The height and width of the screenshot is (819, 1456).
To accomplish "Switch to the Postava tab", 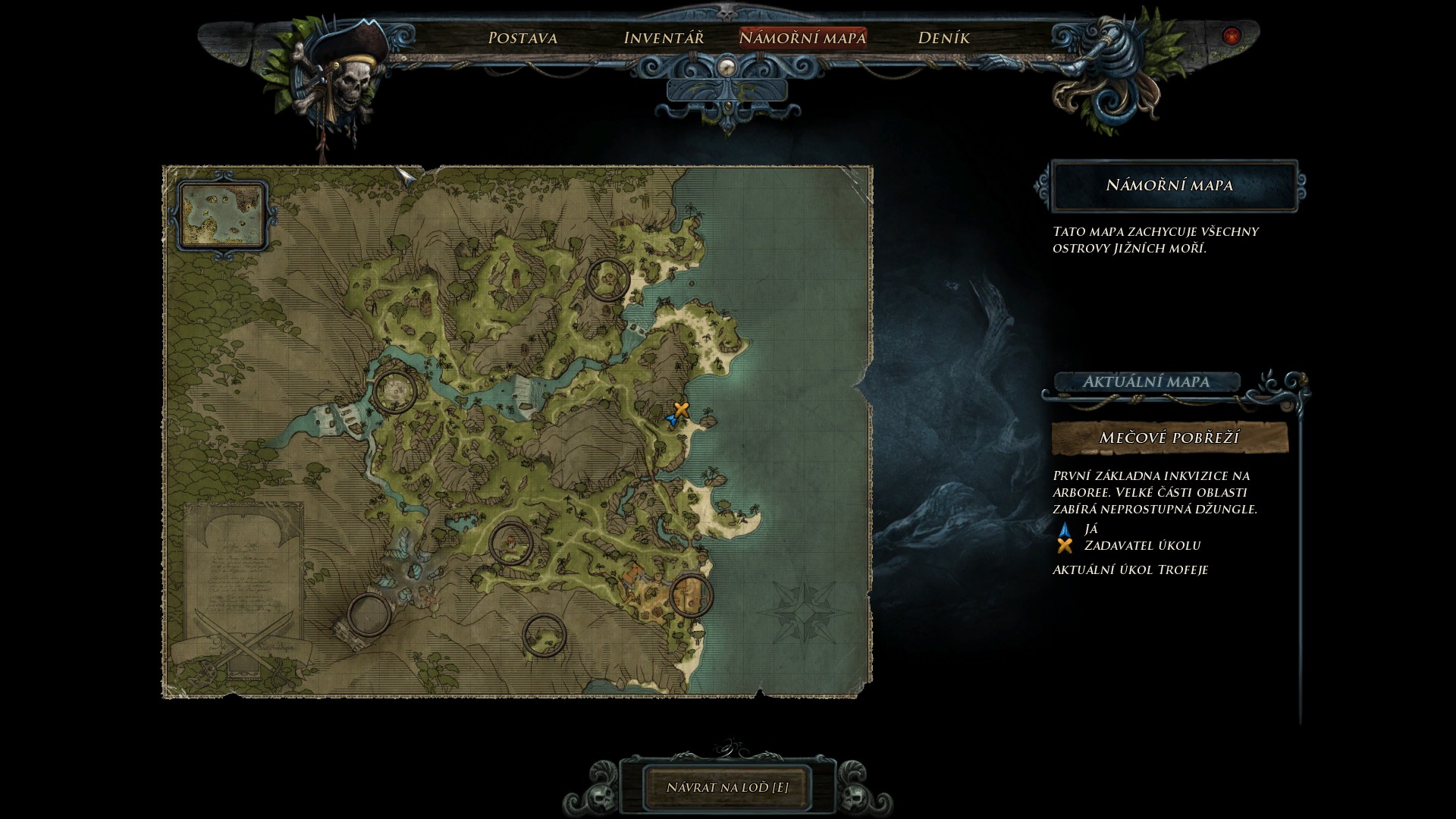I will tap(522, 38).
